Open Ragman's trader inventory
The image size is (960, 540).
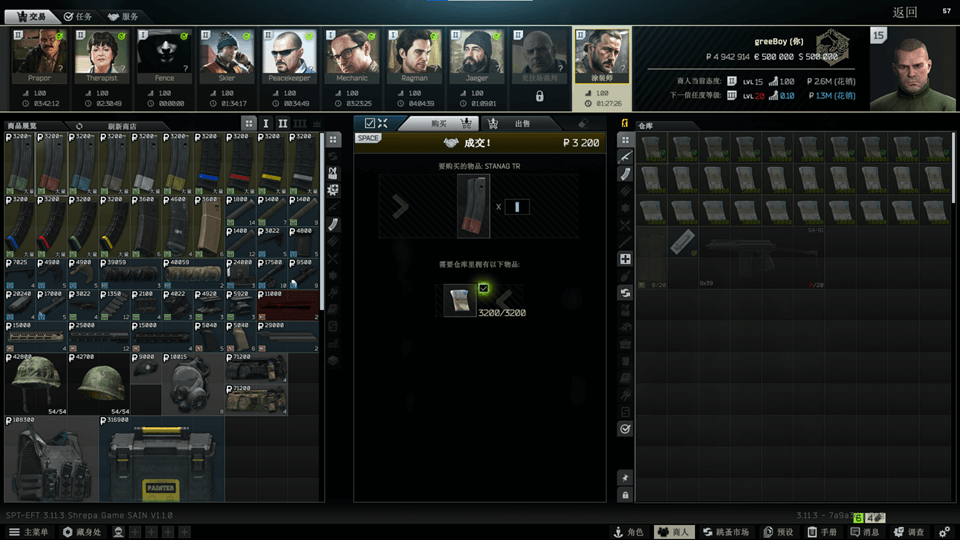coord(414,57)
